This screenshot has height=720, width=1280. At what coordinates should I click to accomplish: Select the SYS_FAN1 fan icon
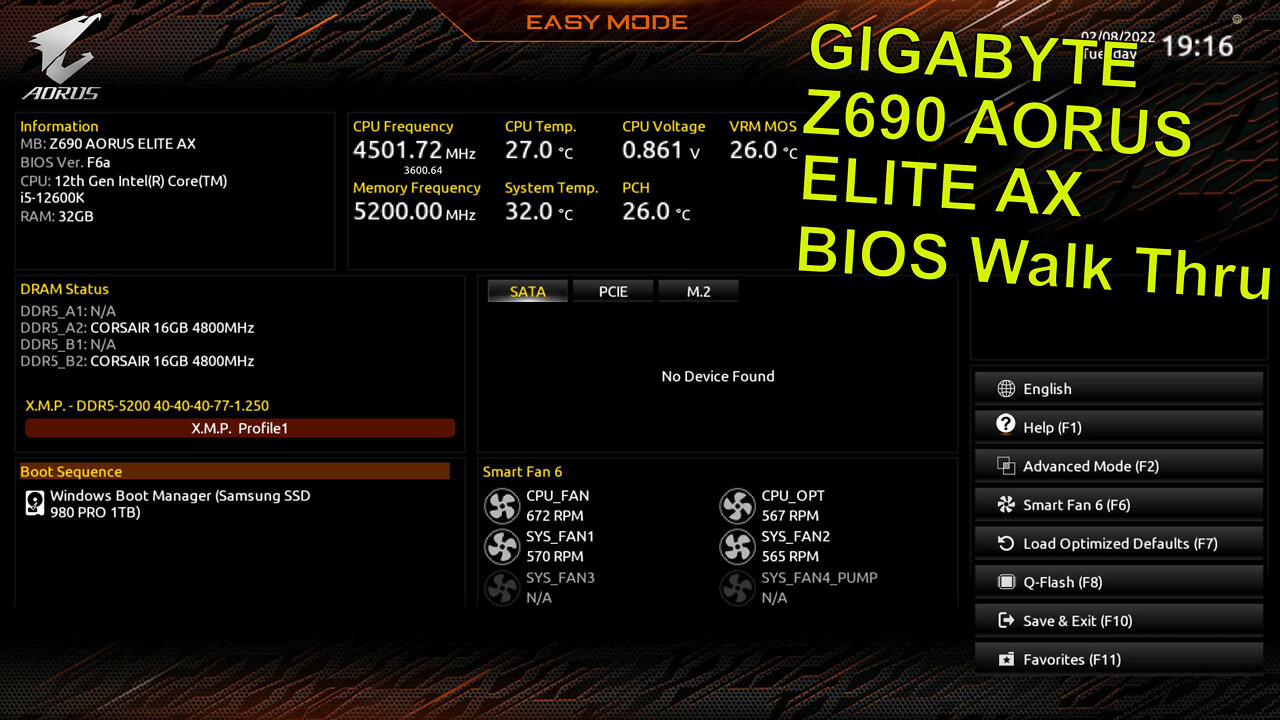pyautogui.click(x=502, y=546)
